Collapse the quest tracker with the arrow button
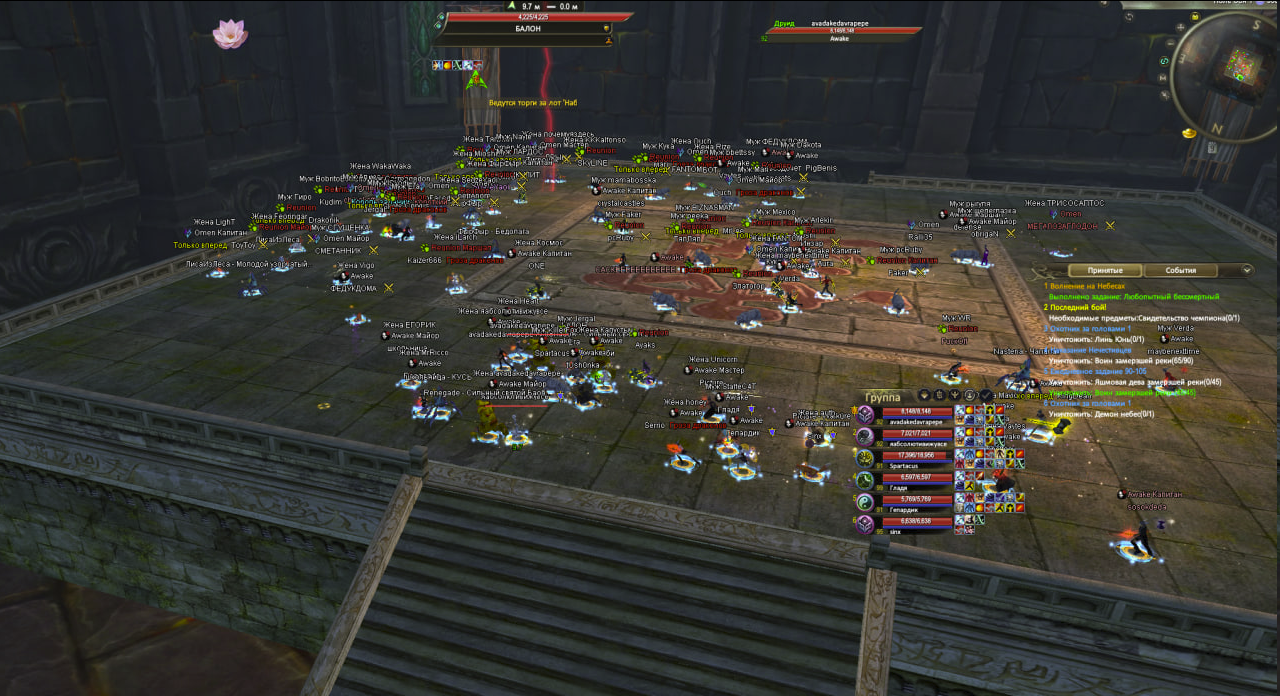This screenshot has height=696, width=1280. click(x=1246, y=270)
